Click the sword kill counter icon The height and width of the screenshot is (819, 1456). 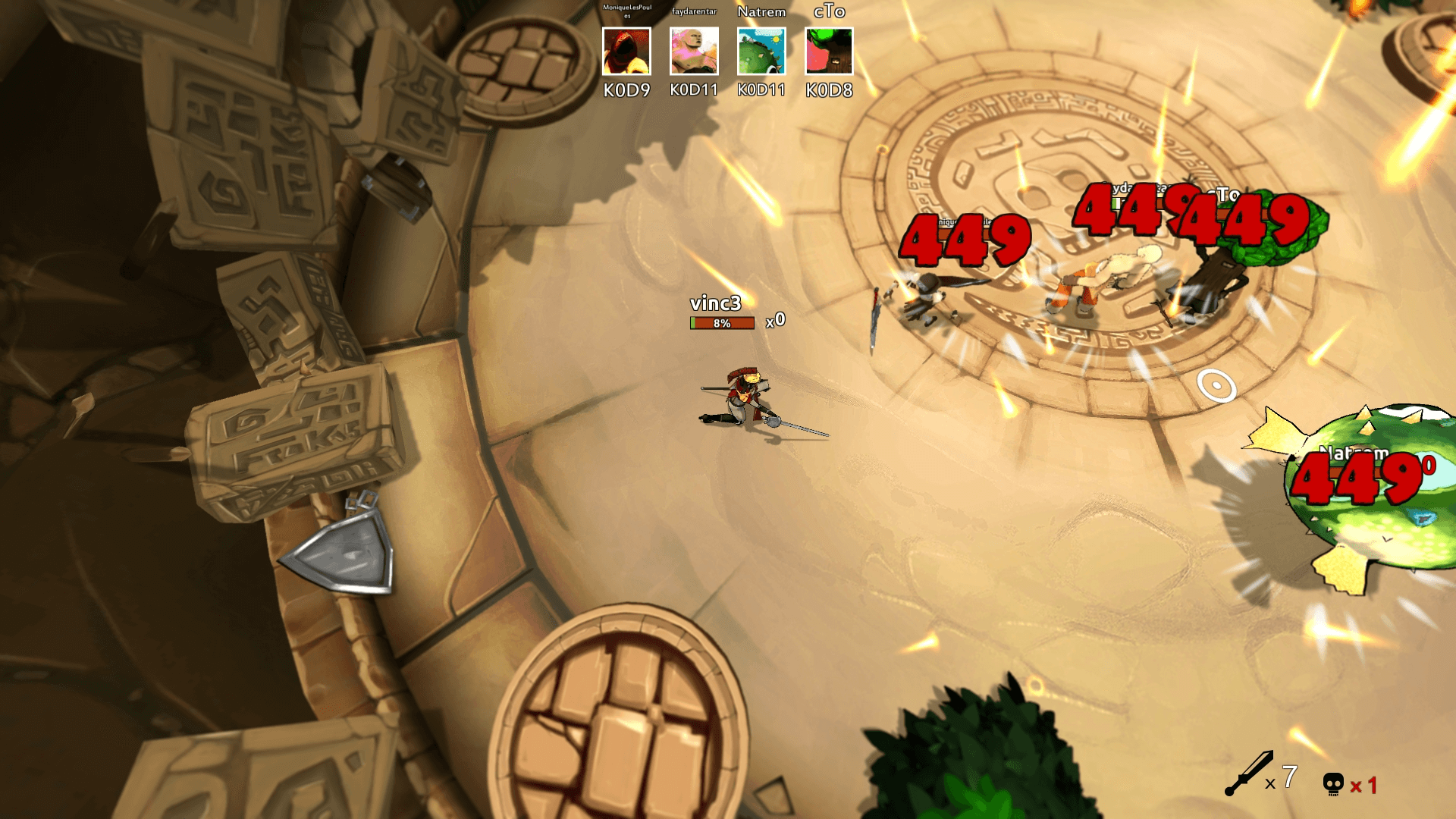(1249, 774)
